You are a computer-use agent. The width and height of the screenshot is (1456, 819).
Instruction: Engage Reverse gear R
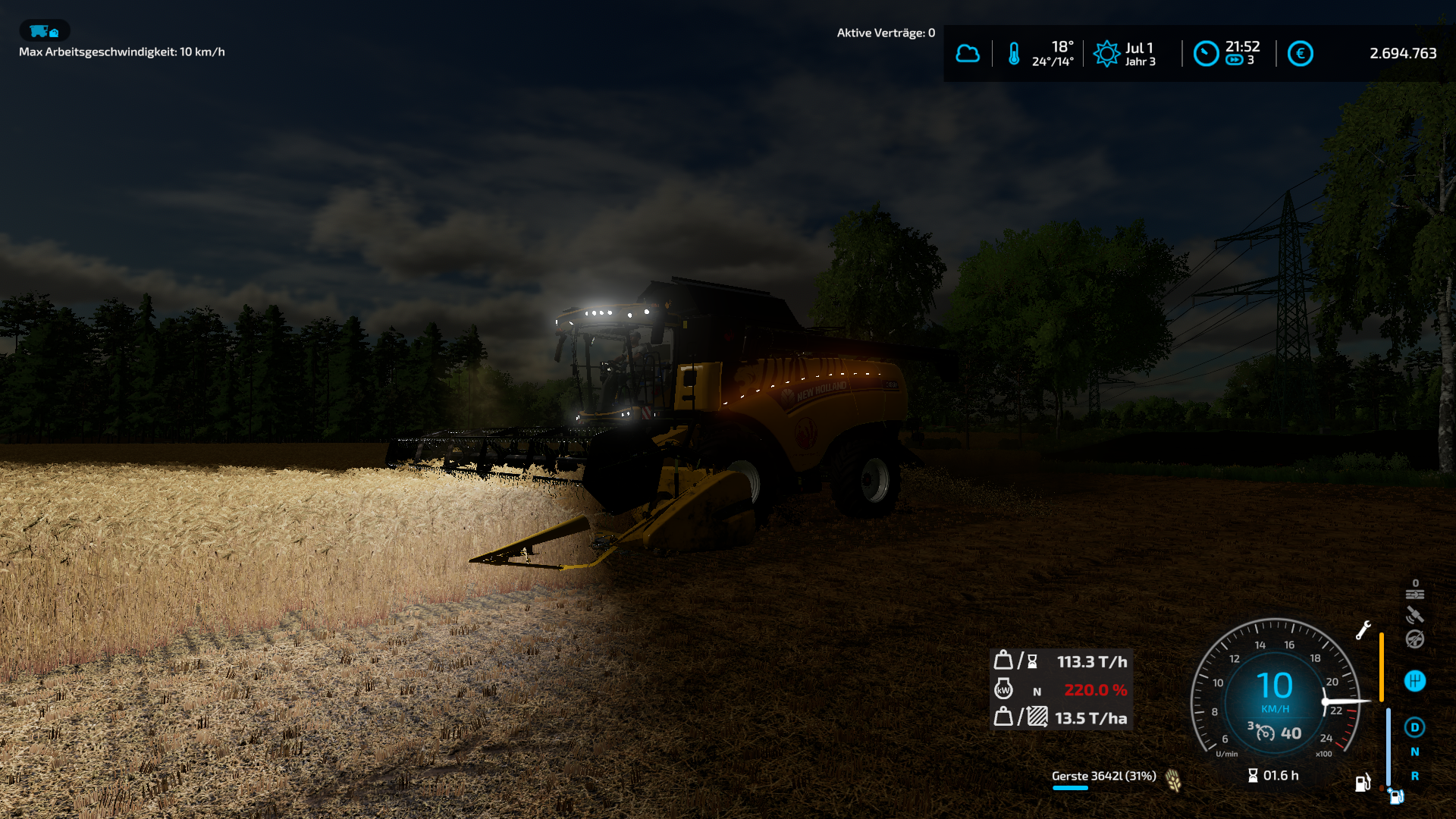(x=1415, y=777)
